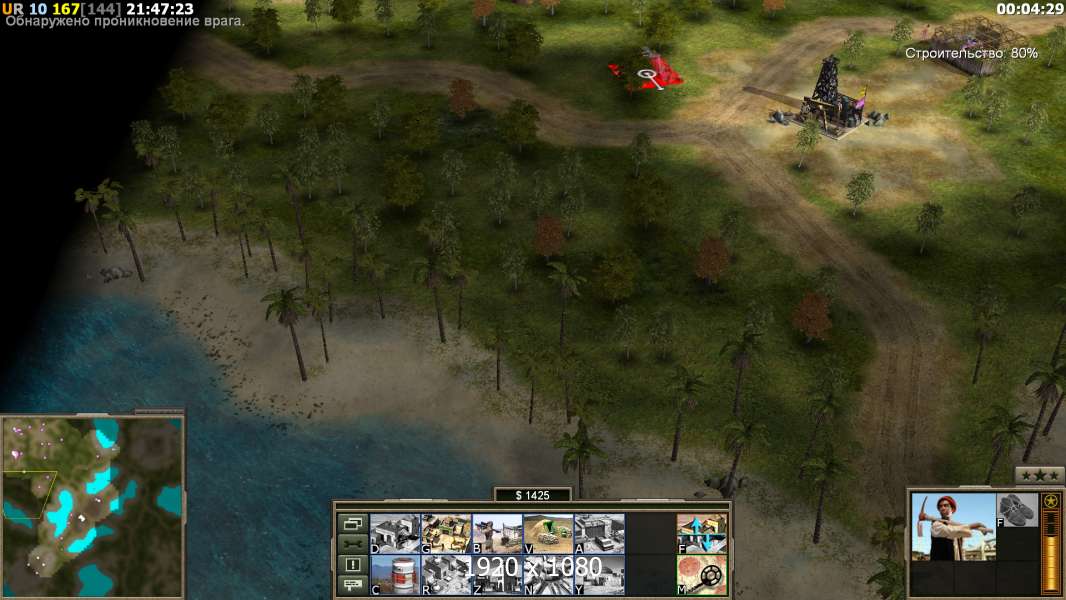The image size is (1066, 600).
Task: Activate the mine detector icon M
Action: (x=702, y=575)
